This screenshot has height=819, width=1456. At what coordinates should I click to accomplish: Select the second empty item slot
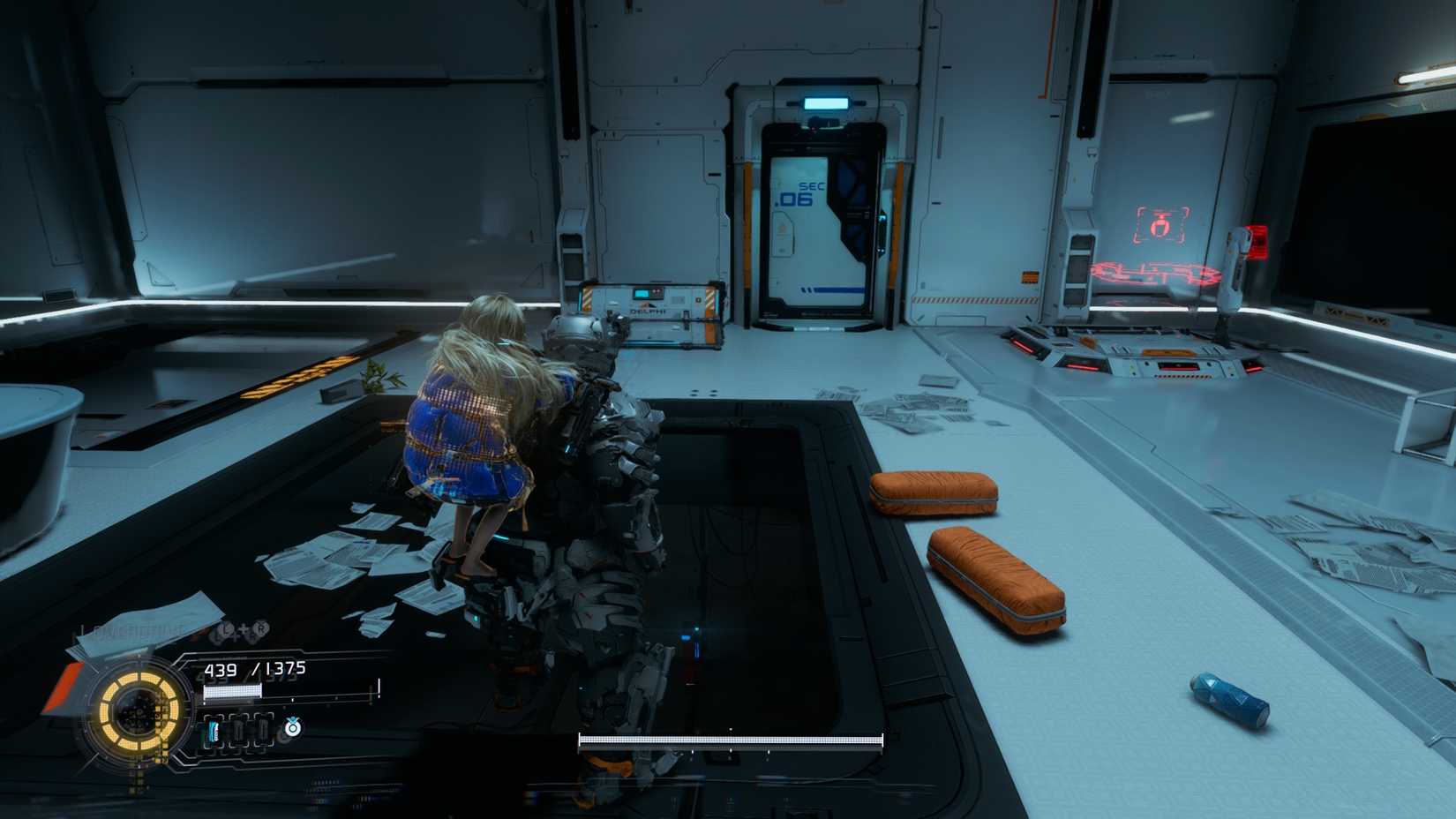[264, 732]
